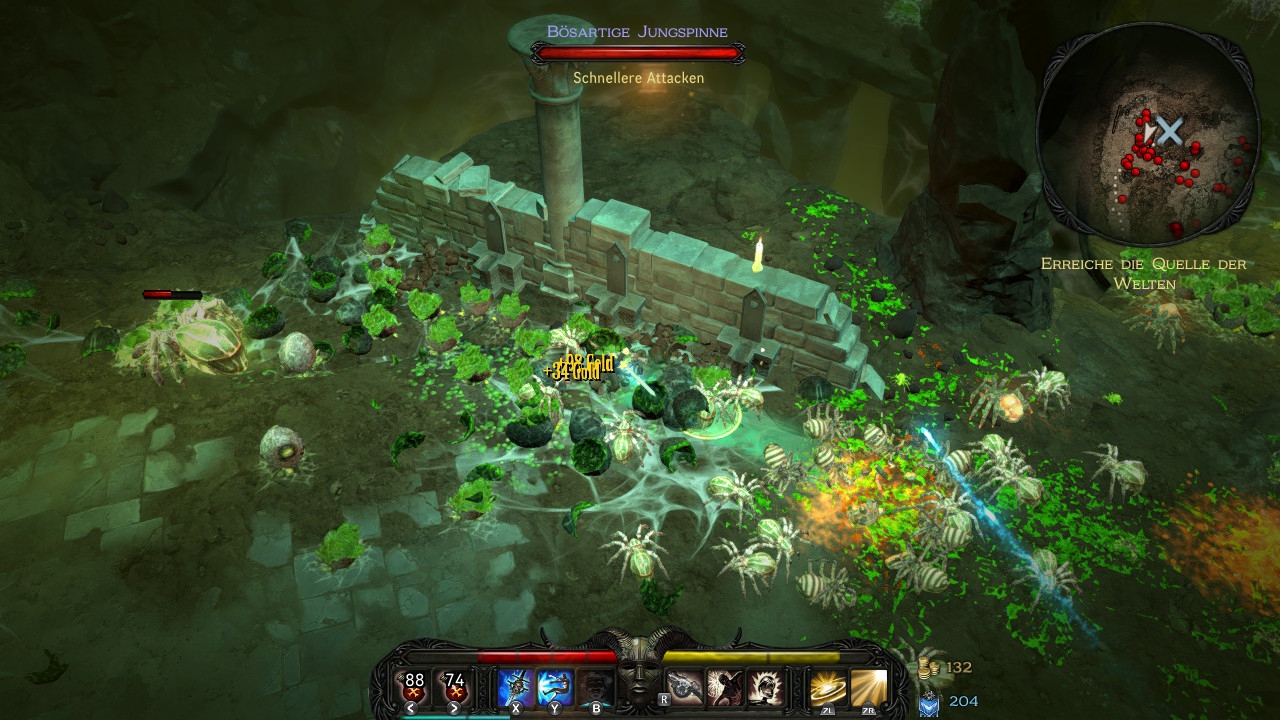The width and height of the screenshot is (1280, 720).
Task: Open the circular minimap
Action: (x=1147, y=134)
